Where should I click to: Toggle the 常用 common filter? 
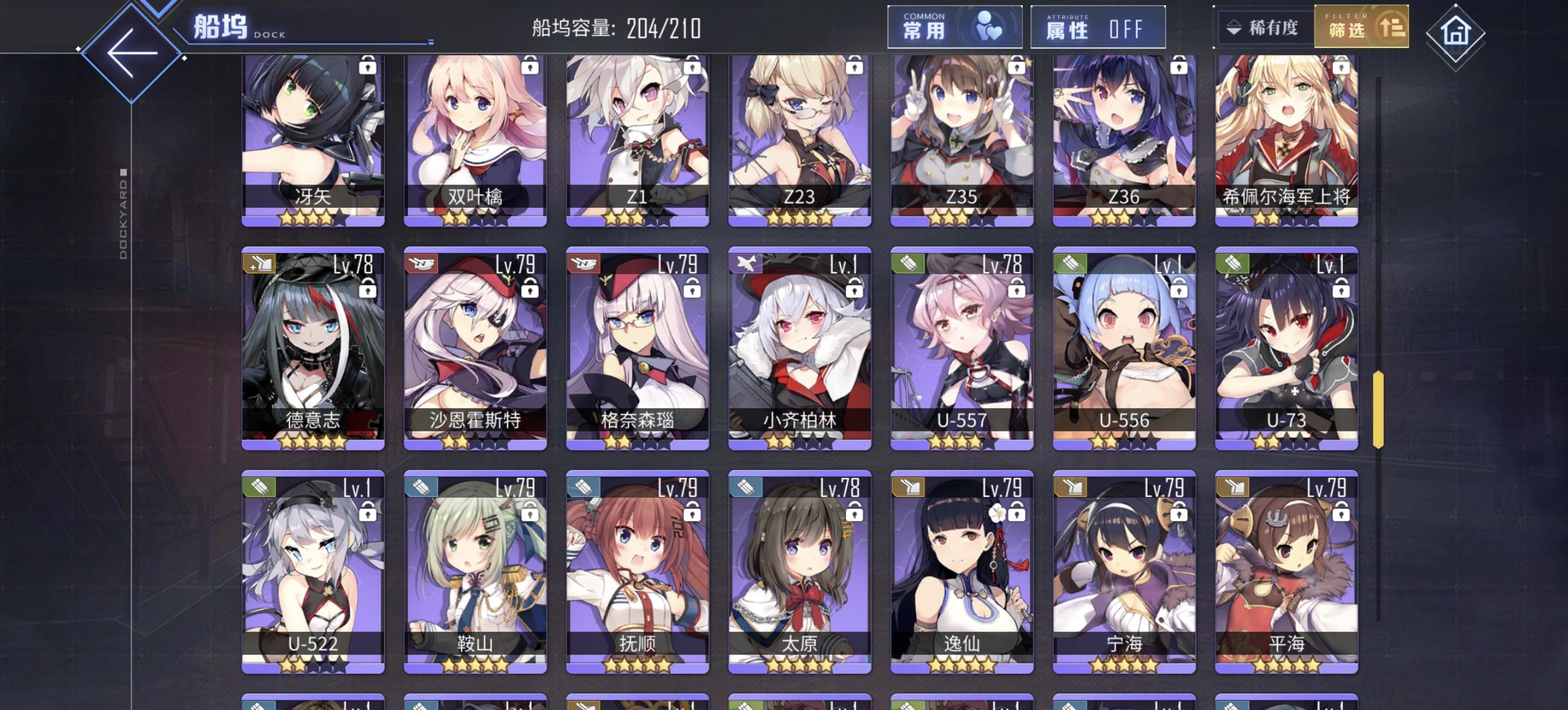coord(955,27)
